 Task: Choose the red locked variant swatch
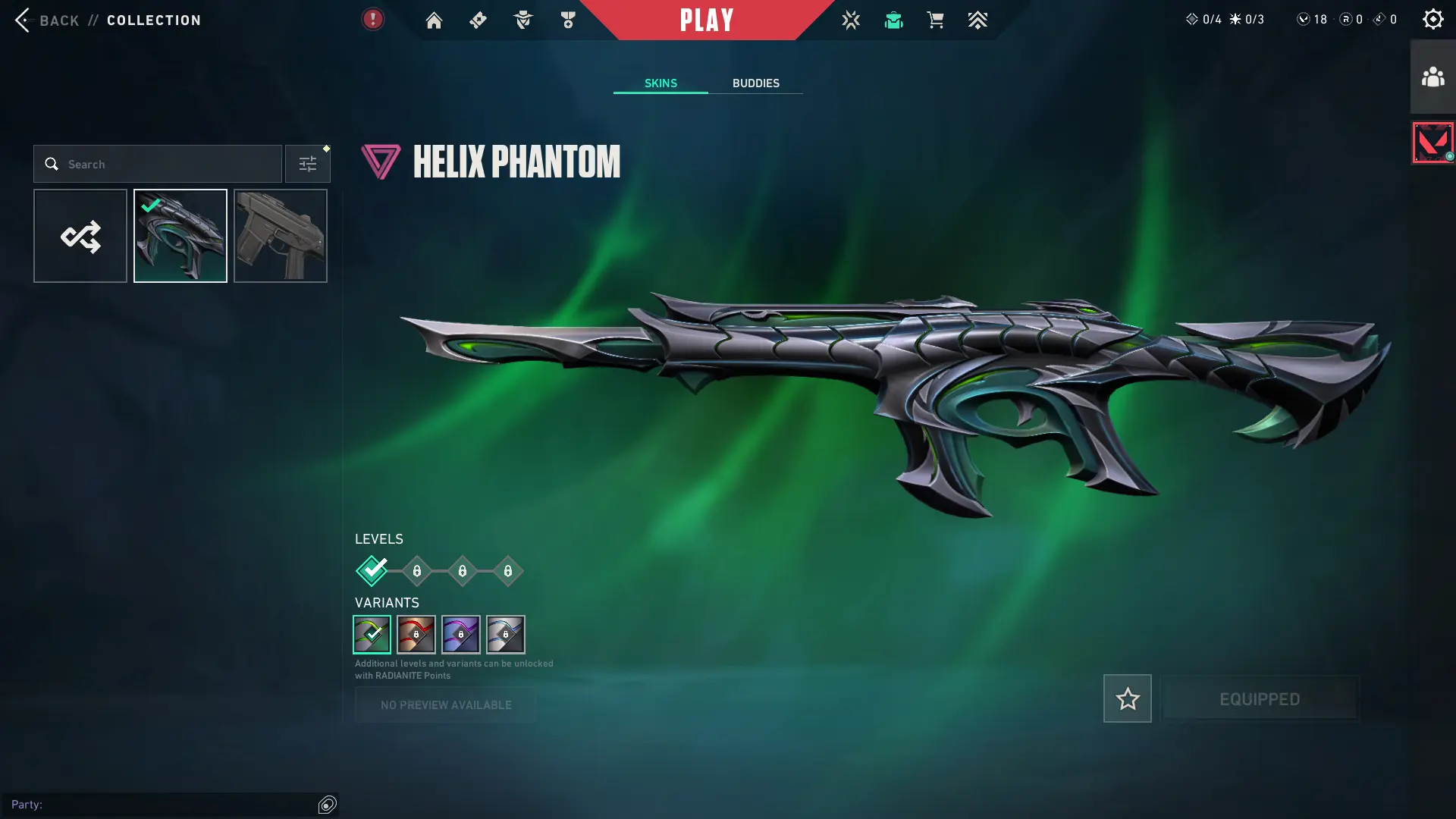416,635
